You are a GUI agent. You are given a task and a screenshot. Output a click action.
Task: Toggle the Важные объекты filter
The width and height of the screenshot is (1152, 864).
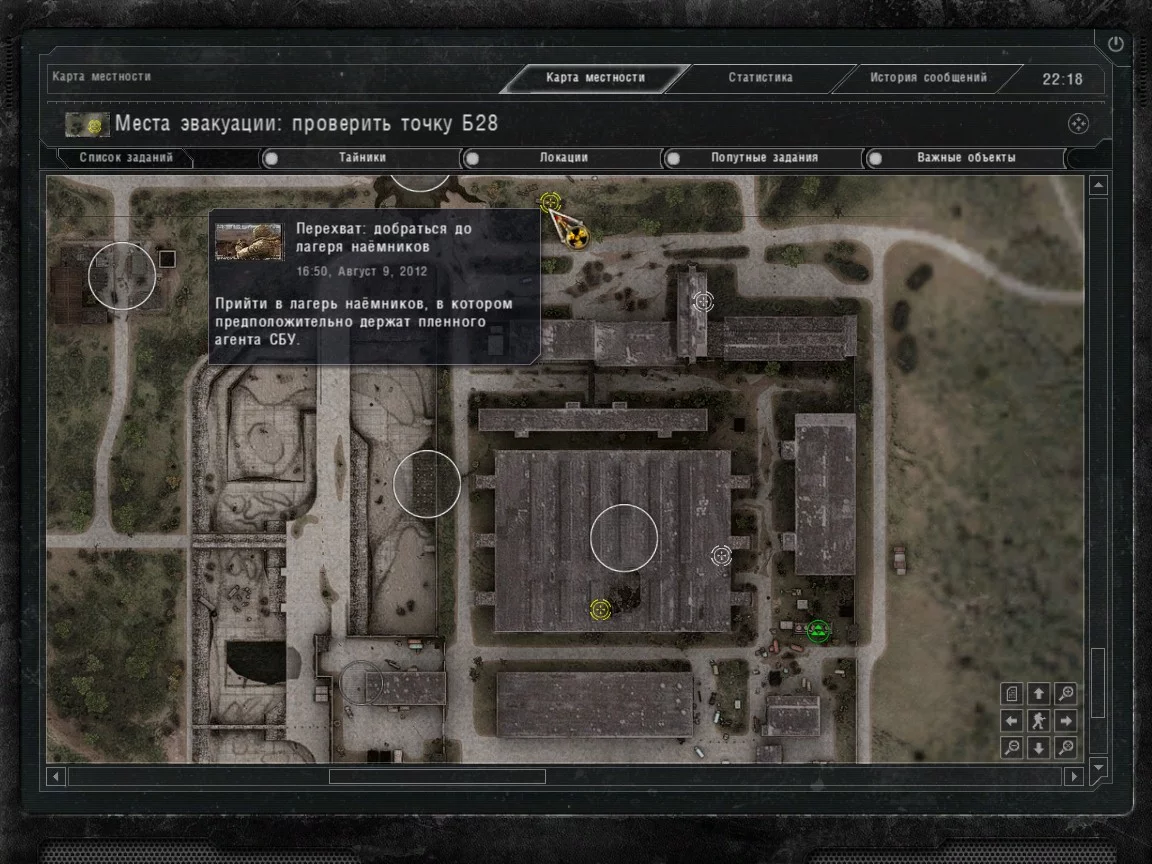coord(966,158)
